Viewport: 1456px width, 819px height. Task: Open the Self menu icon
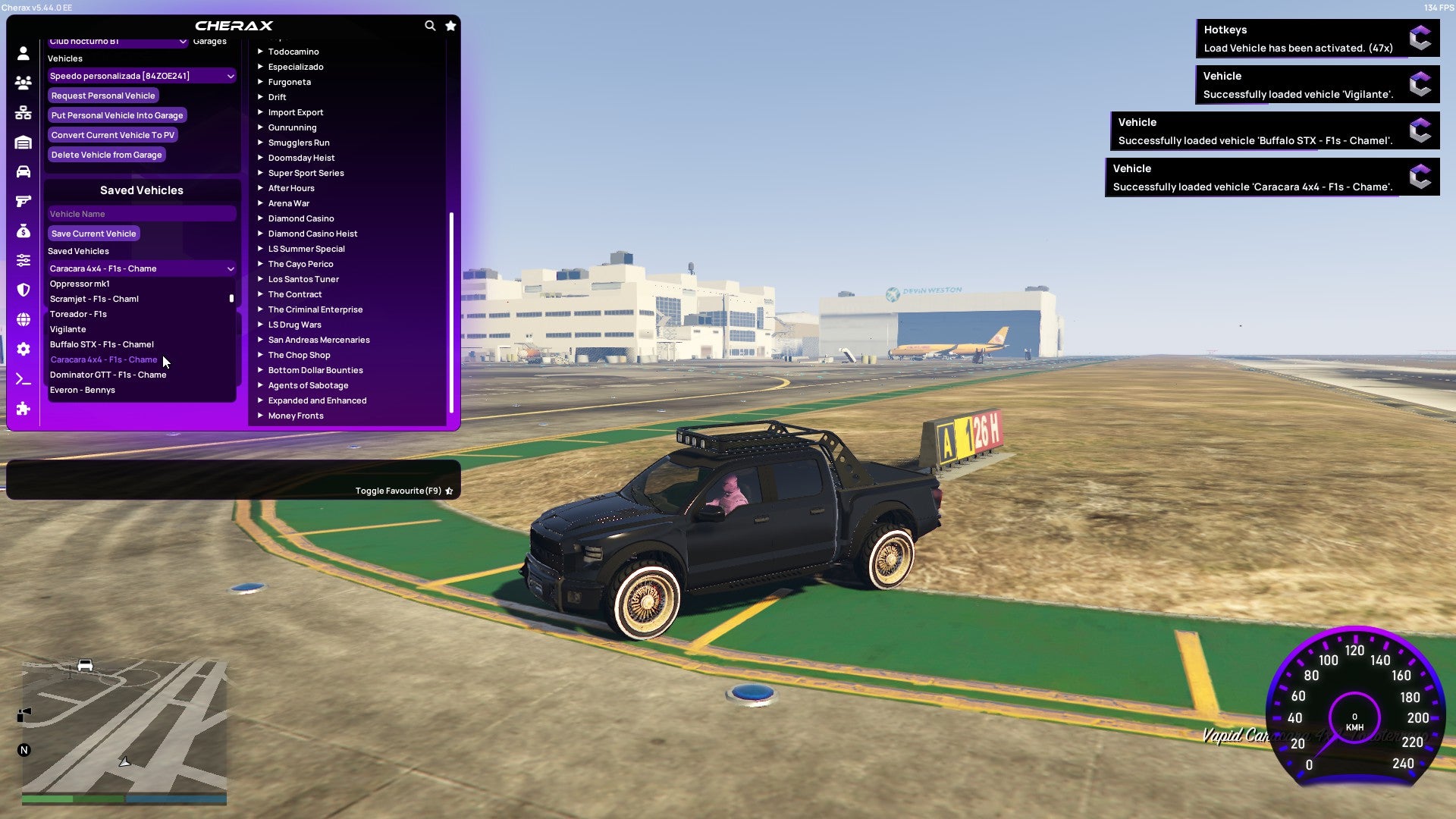pos(22,52)
